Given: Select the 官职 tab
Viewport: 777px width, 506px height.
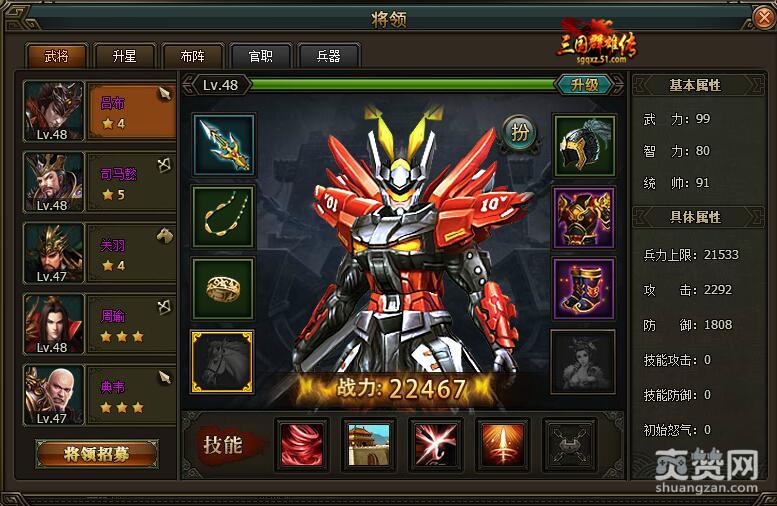Looking at the screenshot, I should click(260, 57).
